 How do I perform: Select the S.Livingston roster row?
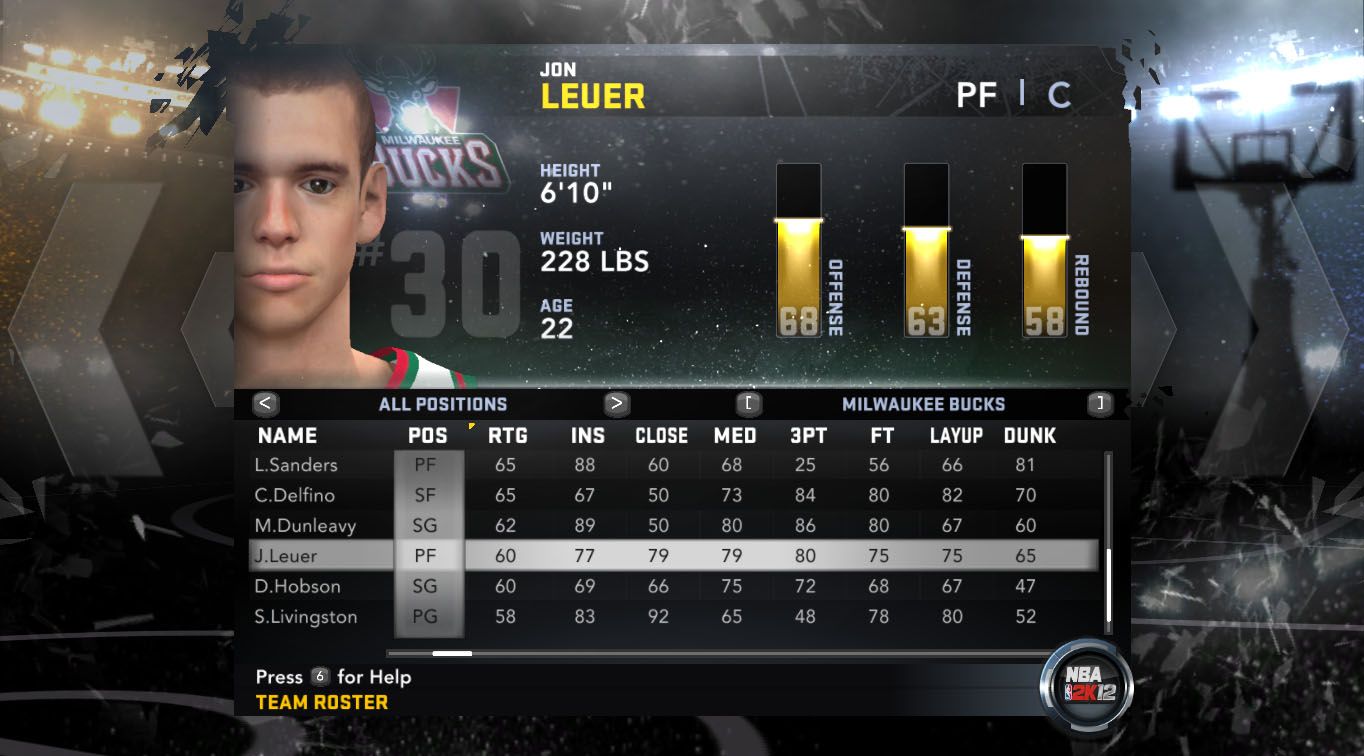[305, 616]
